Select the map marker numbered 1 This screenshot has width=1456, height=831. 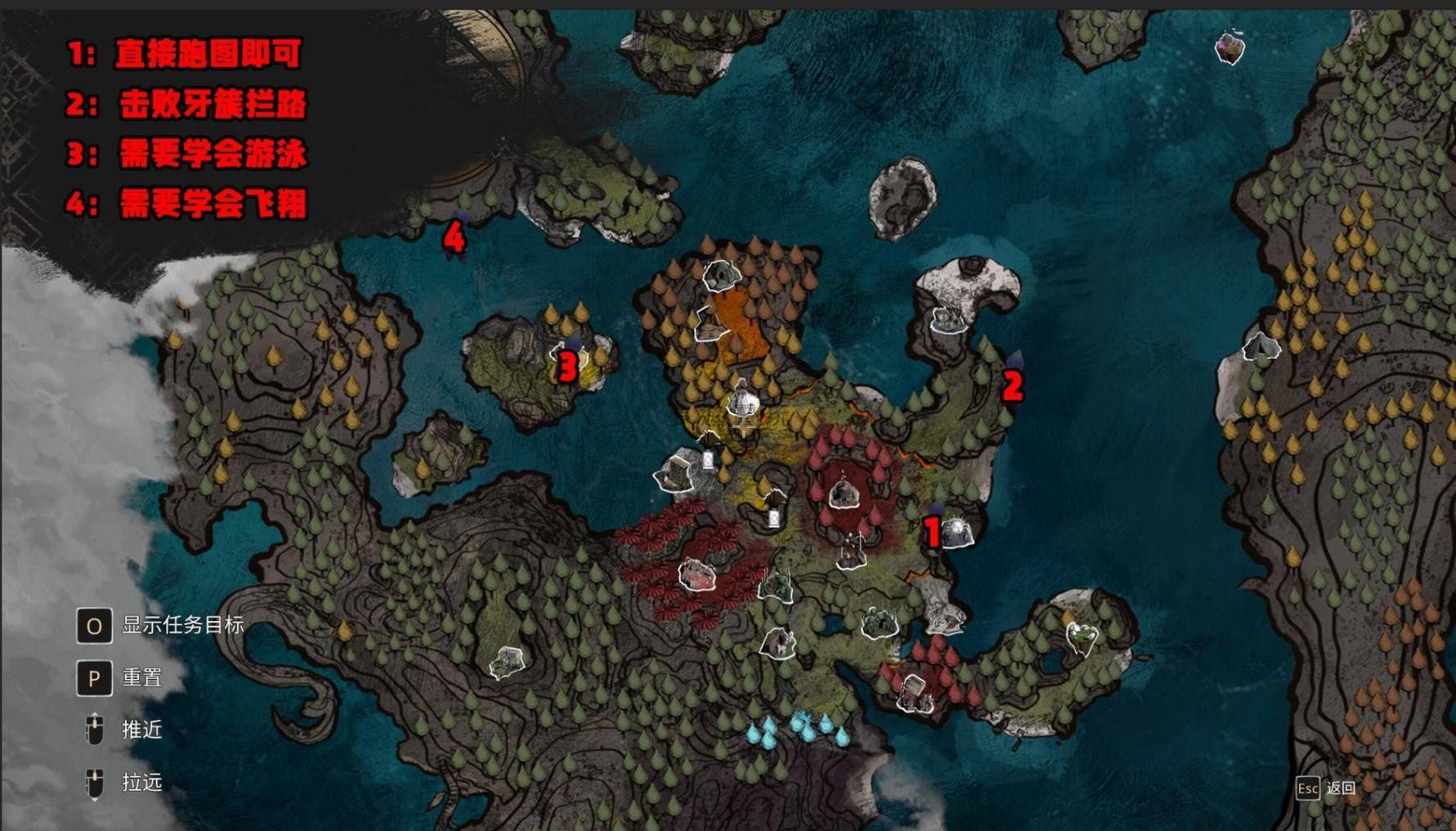click(932, 531)
